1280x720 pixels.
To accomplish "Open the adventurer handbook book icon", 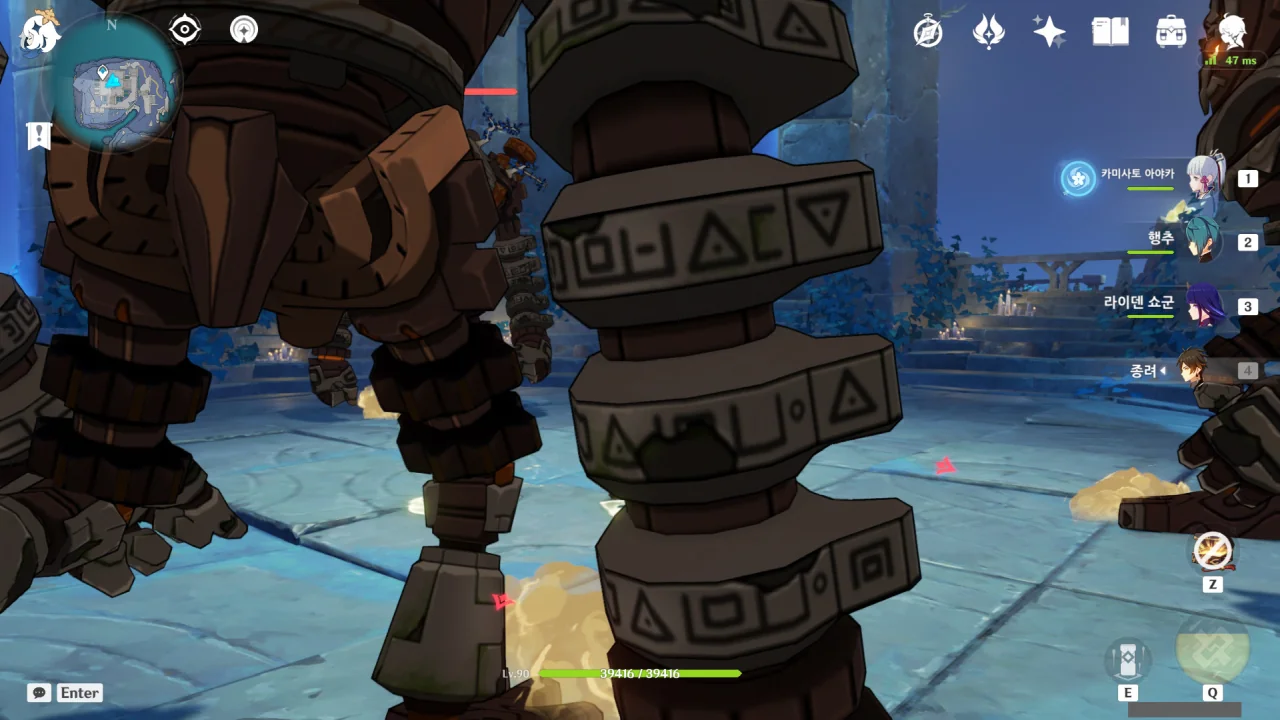I will (x=1110, y=32).
